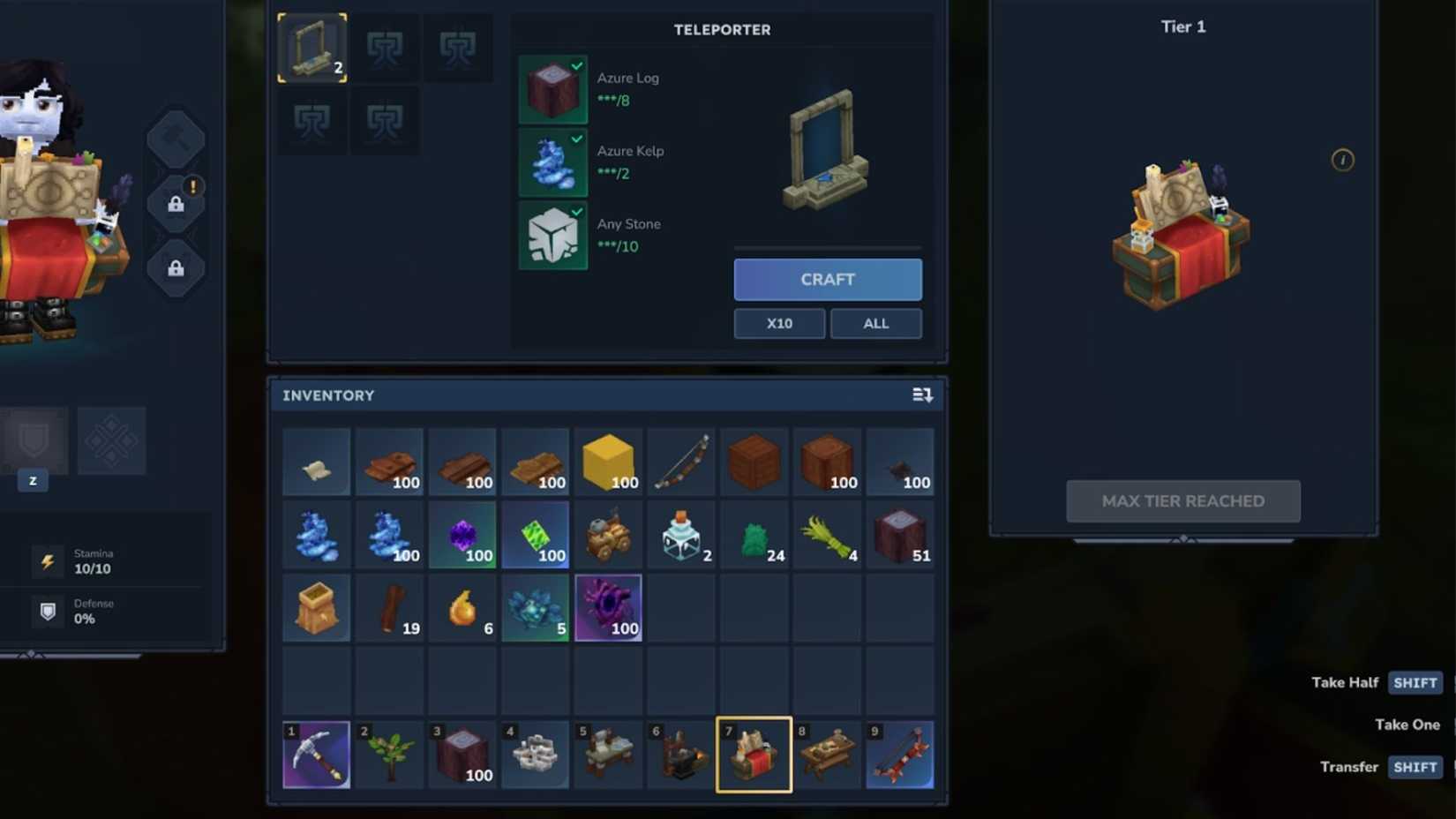Click the X10 craft quantity button
Screen dimensions: 1456x819
pos(778,323)
